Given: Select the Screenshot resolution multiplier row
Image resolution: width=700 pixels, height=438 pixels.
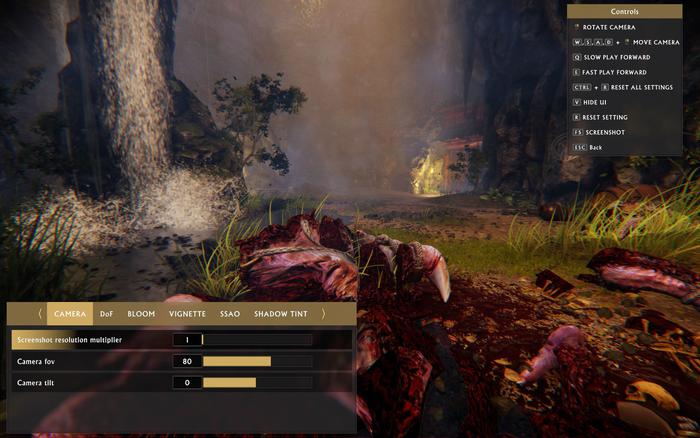Looking at the screenshot, I should (90, 340).
